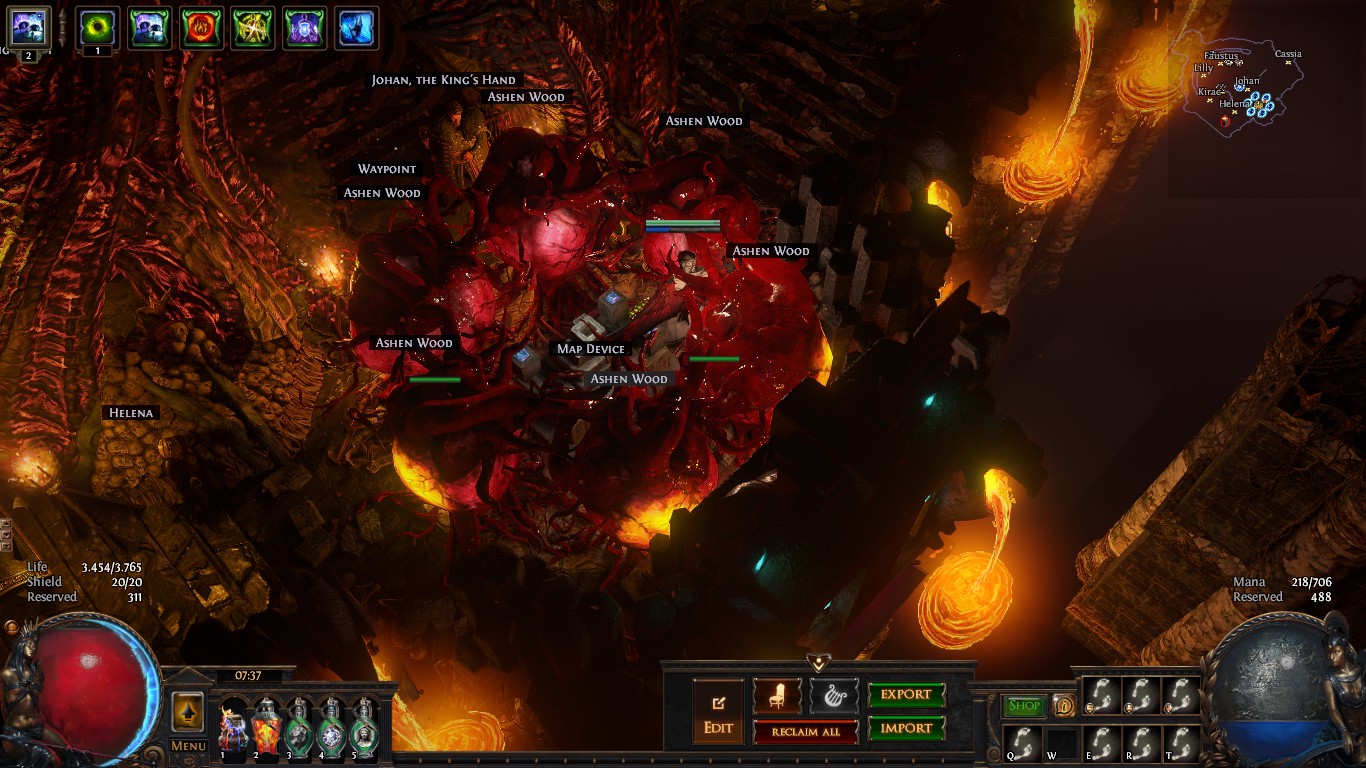The image size is (1366, 768).
Task: Click Reclaim All decorations
Action: (806, 732)
